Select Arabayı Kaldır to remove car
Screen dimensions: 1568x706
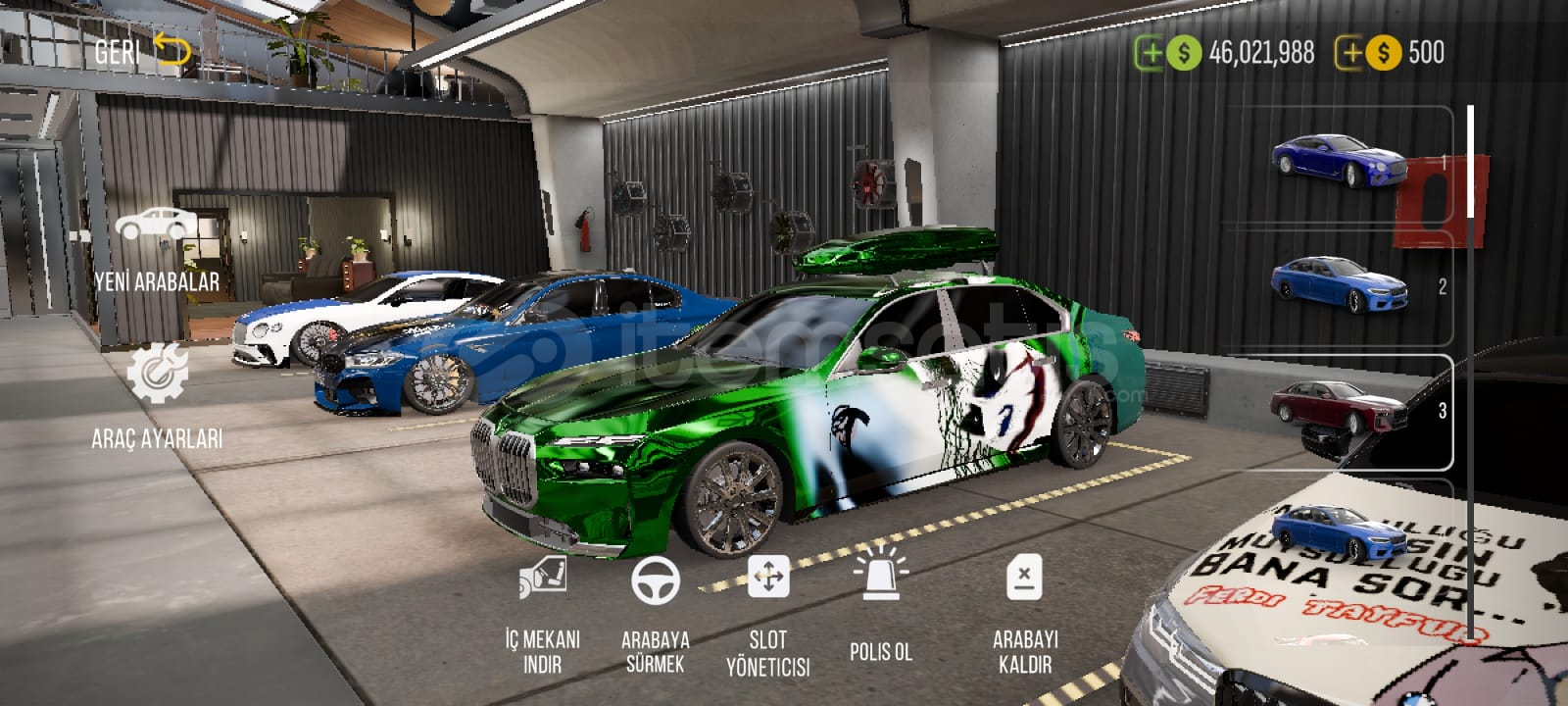(x=1025, y=615)
